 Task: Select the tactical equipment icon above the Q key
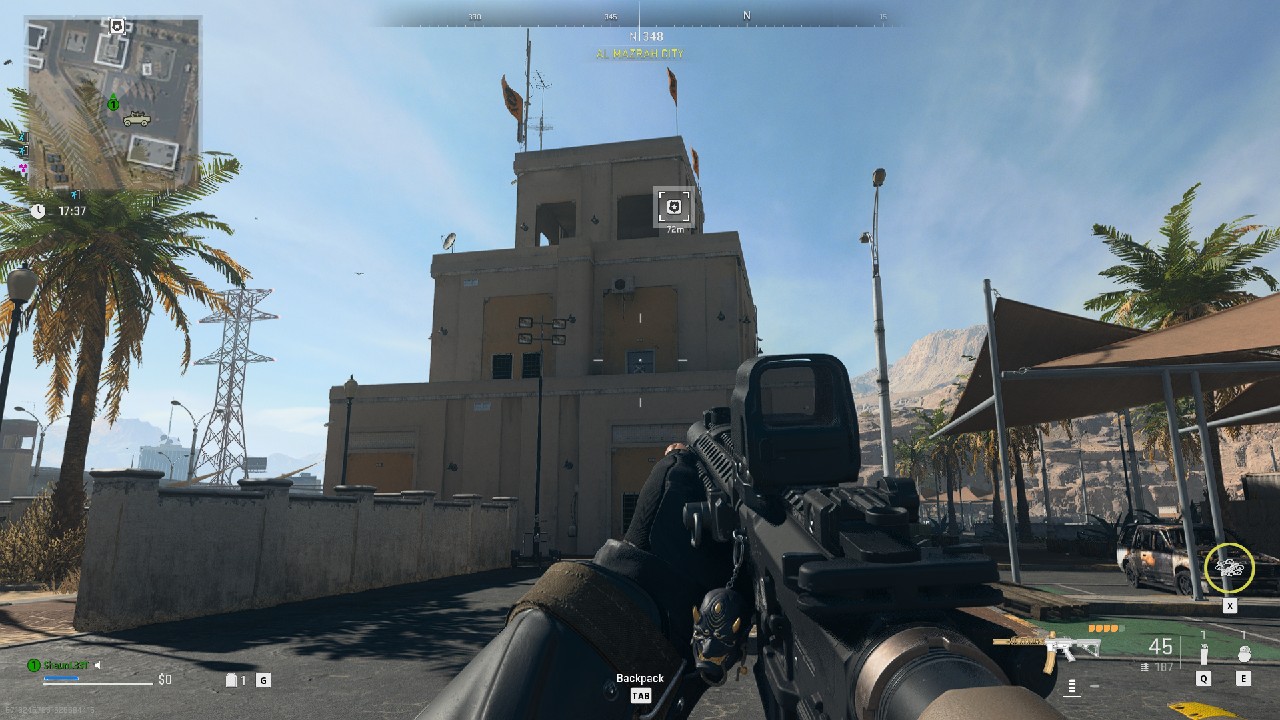tap(1203, 653)
